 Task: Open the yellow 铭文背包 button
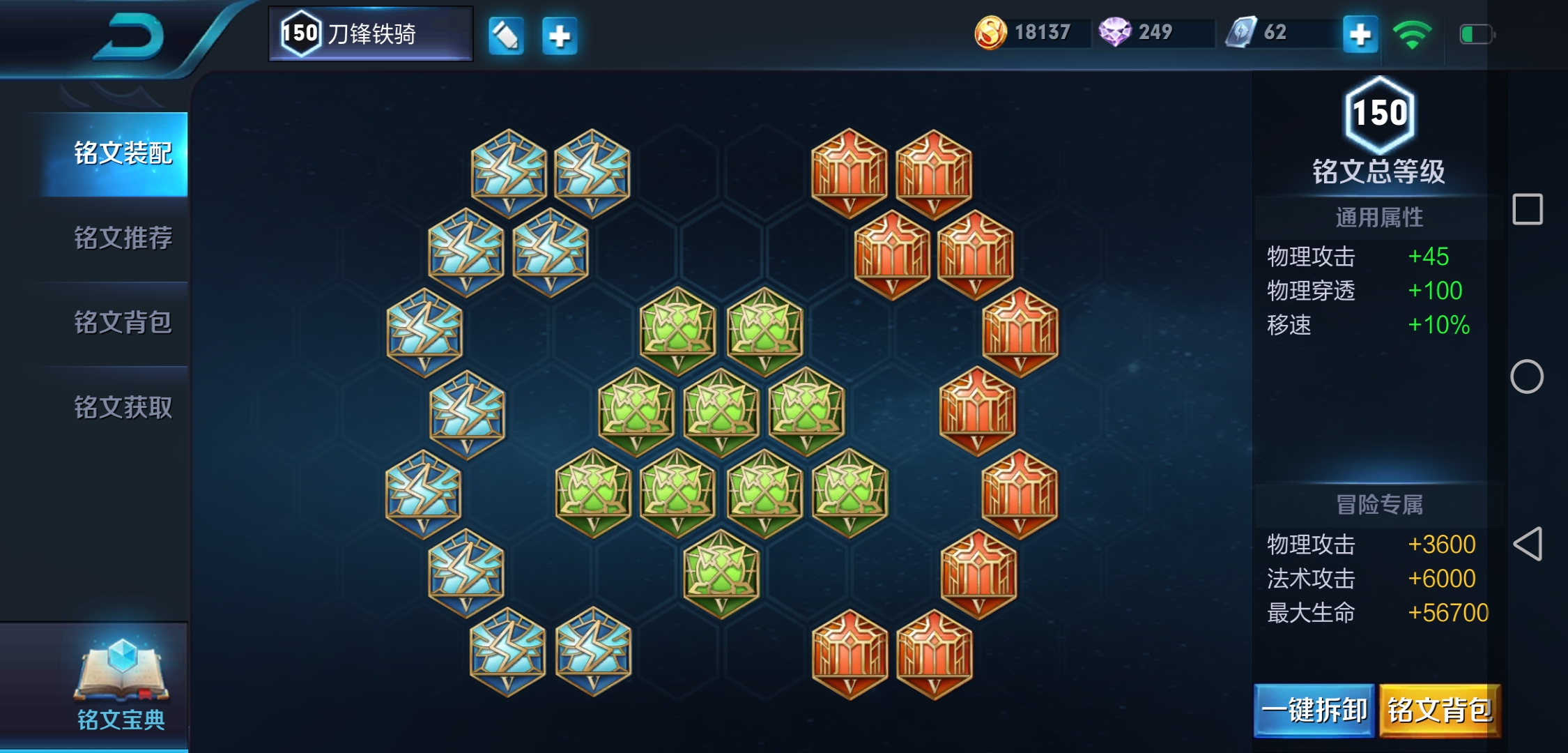click(1440, 710)
